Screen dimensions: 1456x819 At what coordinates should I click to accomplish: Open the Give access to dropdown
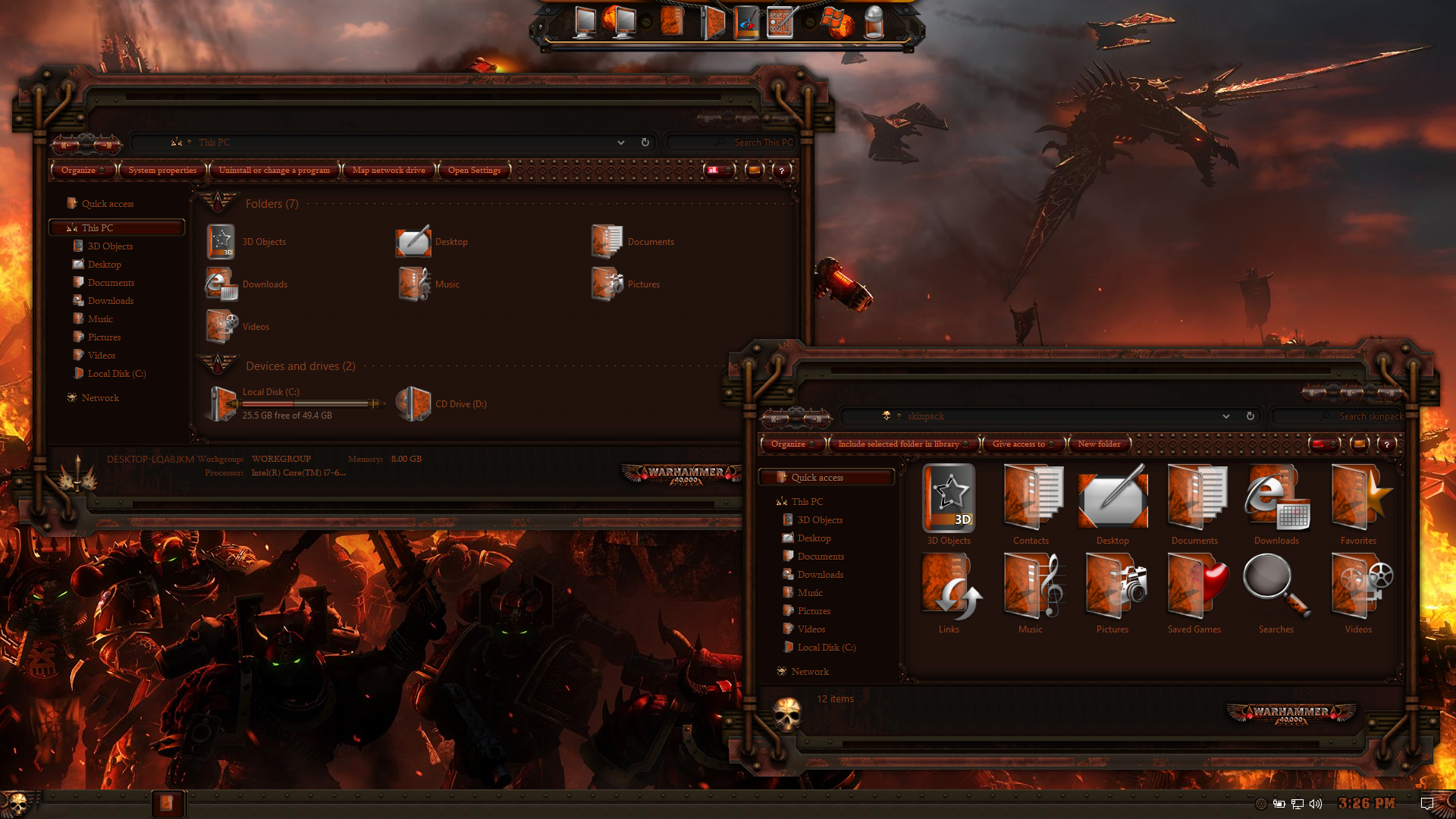click(1022, 444)
